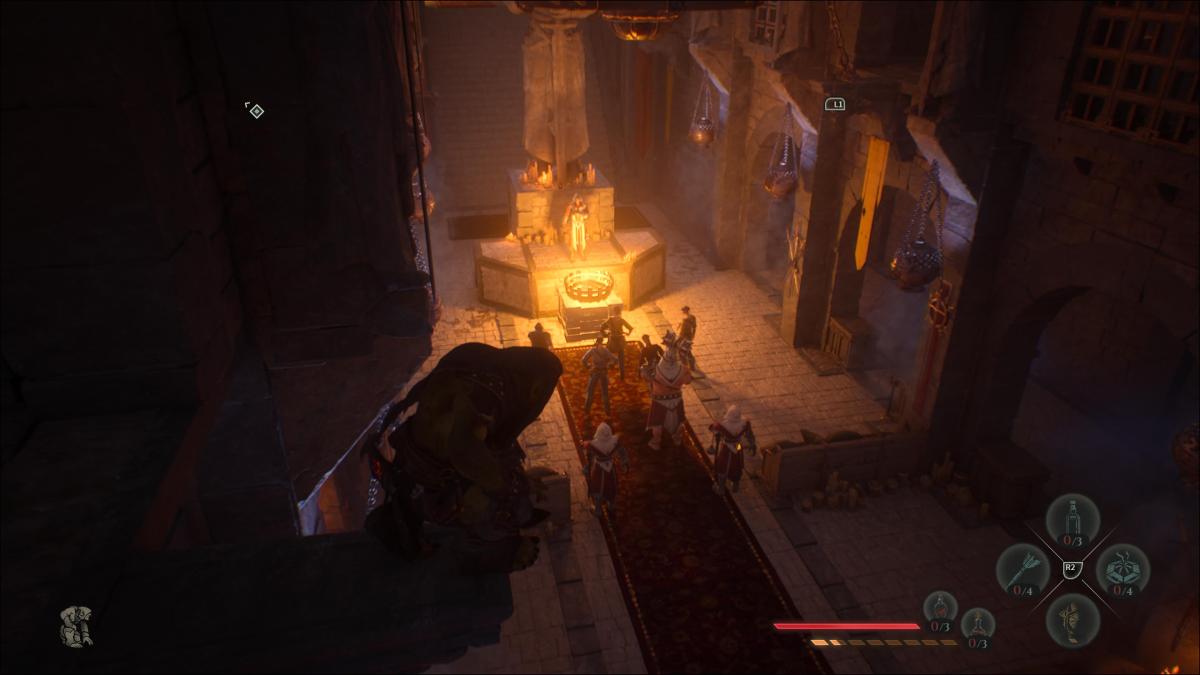Click the diamond objective marker
This screenshot has width=1200, height=675.
click(x=256, y=111)
